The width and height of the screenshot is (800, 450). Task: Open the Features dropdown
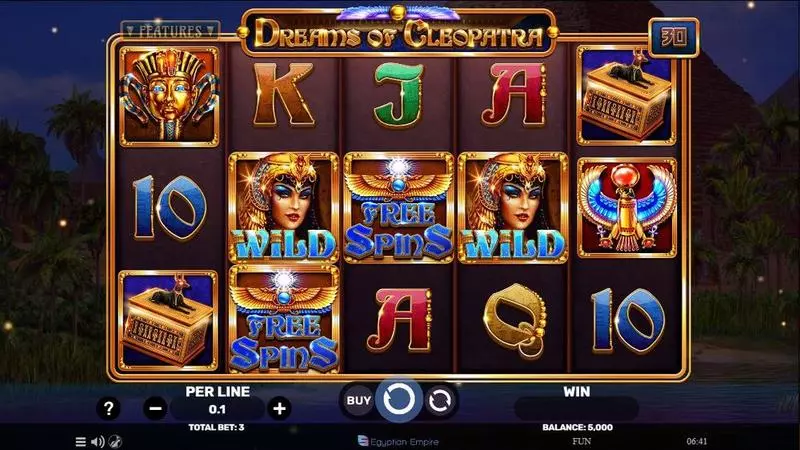pyautogui.click(x=170, y=31)
